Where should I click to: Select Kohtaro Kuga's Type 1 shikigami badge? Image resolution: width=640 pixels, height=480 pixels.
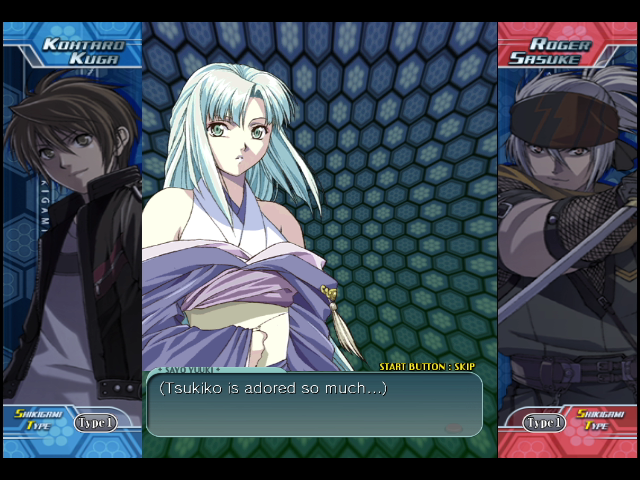(96, 423)
